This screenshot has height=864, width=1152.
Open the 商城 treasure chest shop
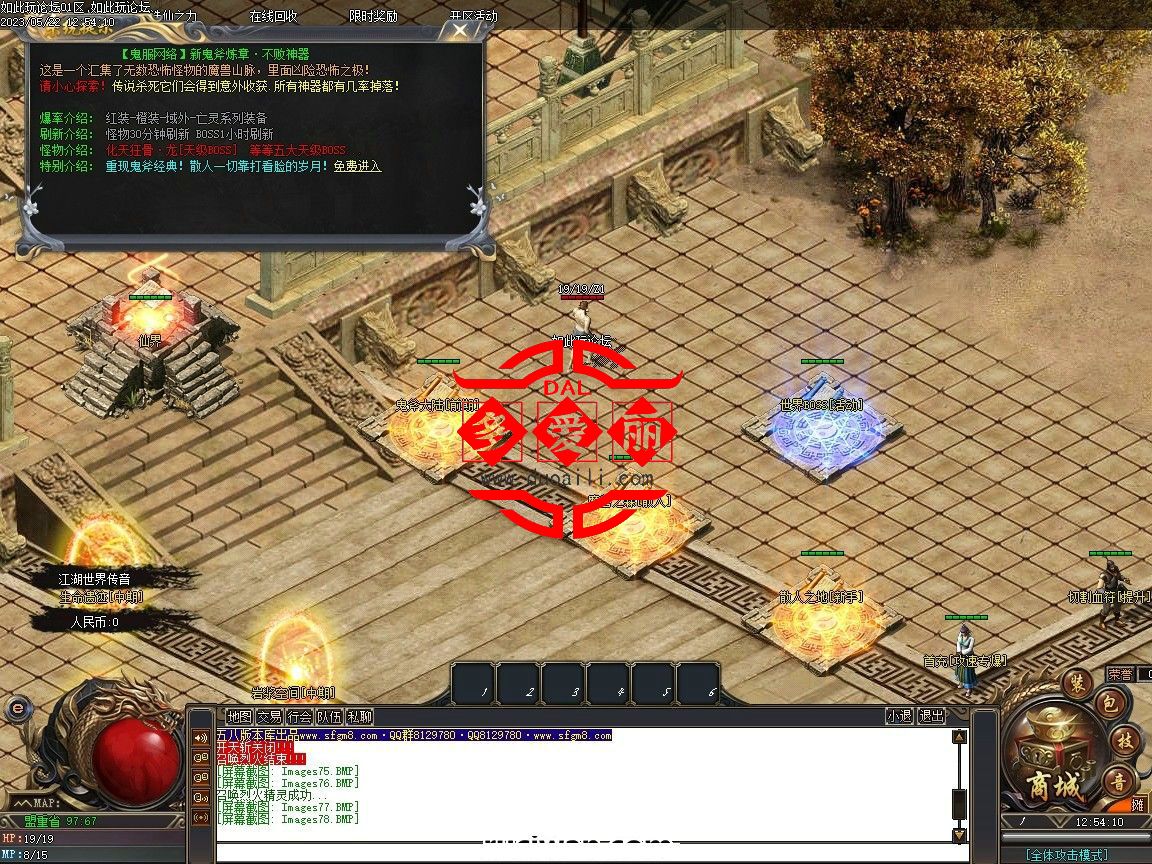coord(1054,770)
